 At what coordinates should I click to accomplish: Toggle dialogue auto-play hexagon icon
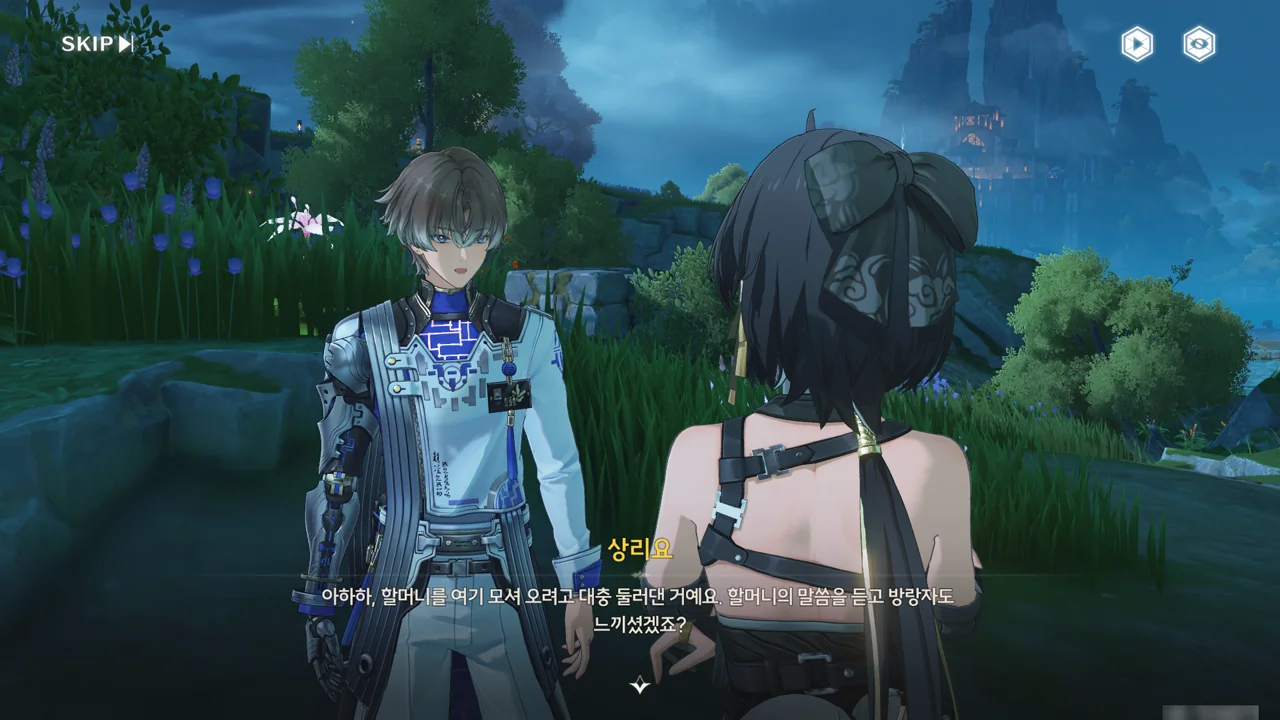point(1136,44)
